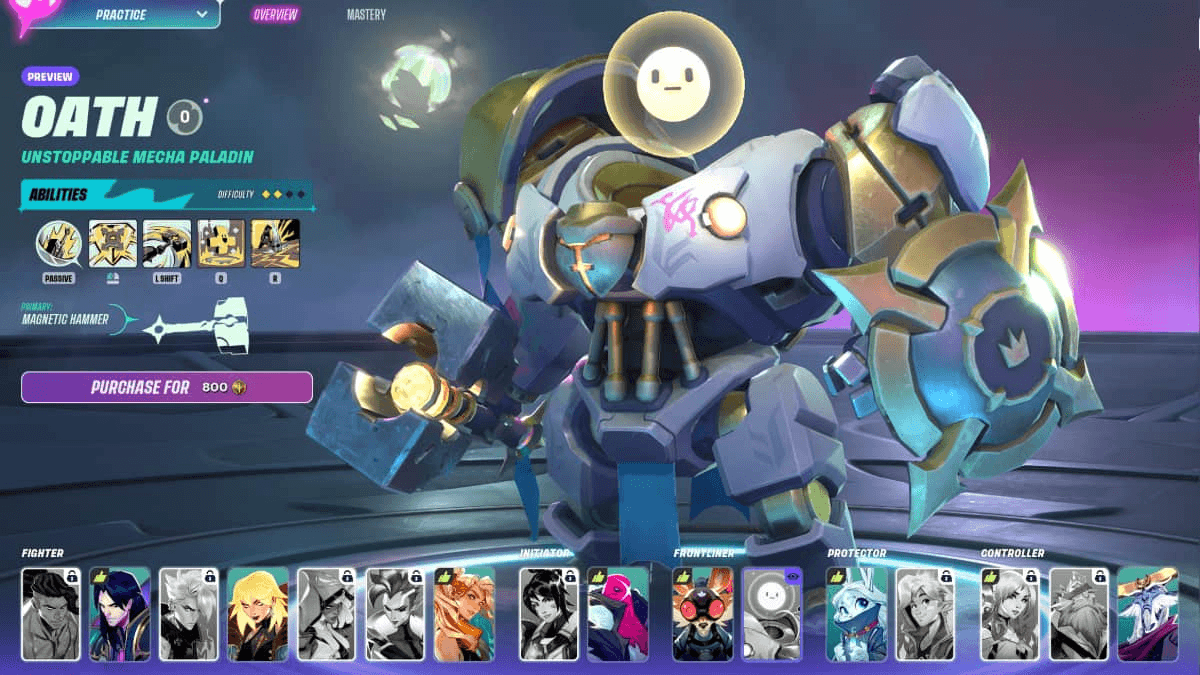Viewport: 1200px width, 675px height.
Task: Switch to the Mastery tab
Action: click(366, 15)
